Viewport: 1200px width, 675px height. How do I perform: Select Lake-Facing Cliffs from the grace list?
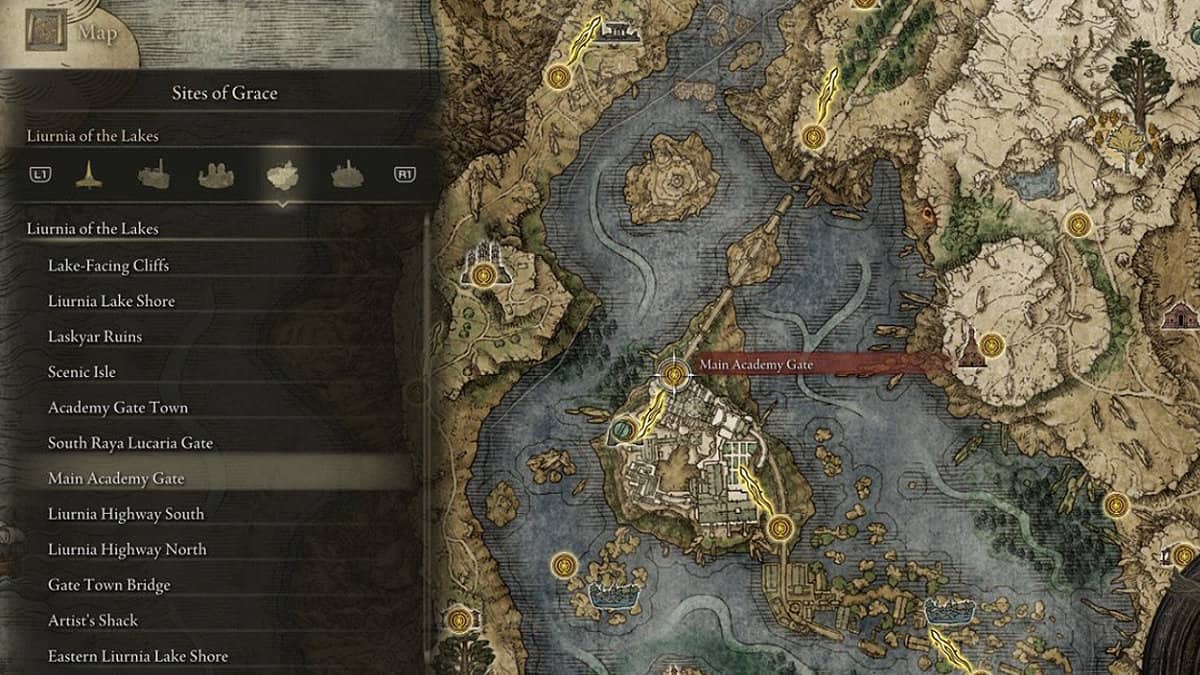coord(108,266)
